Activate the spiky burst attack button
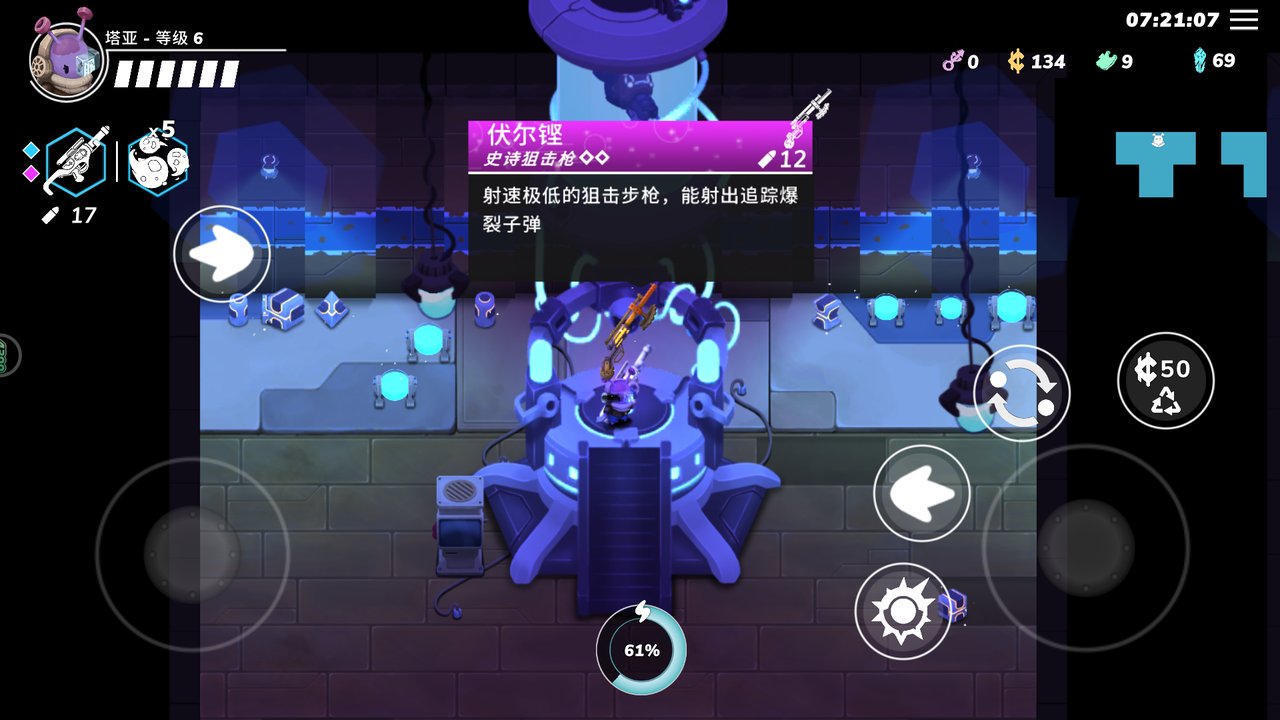Screen dimensions: 1280x720 click(902, 611)
